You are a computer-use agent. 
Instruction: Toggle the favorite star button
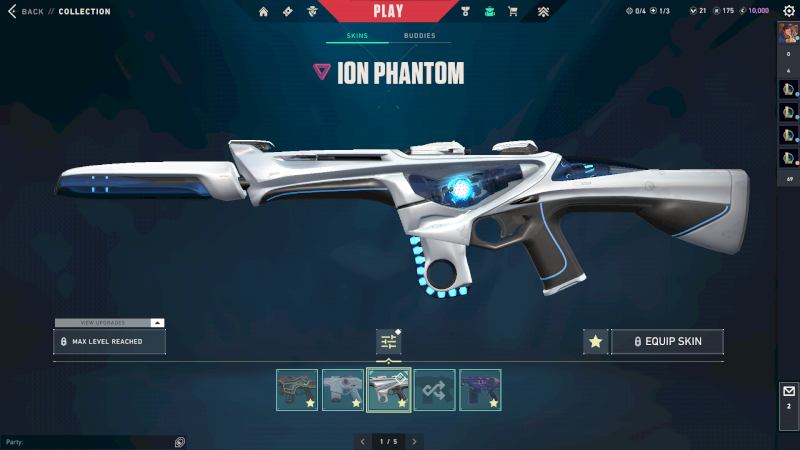596,342
